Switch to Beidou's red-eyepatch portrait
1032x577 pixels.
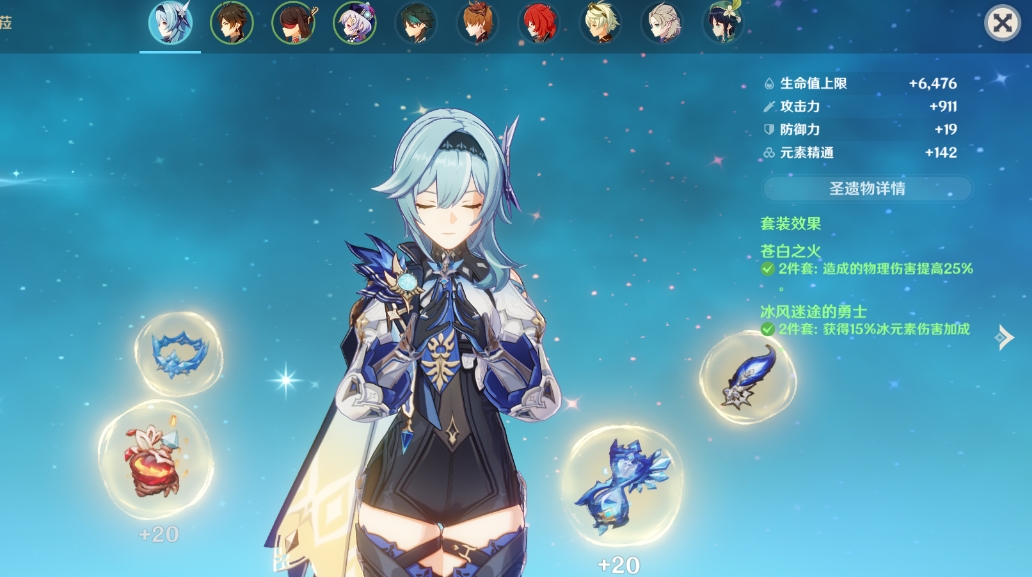[x=293, y=23]
